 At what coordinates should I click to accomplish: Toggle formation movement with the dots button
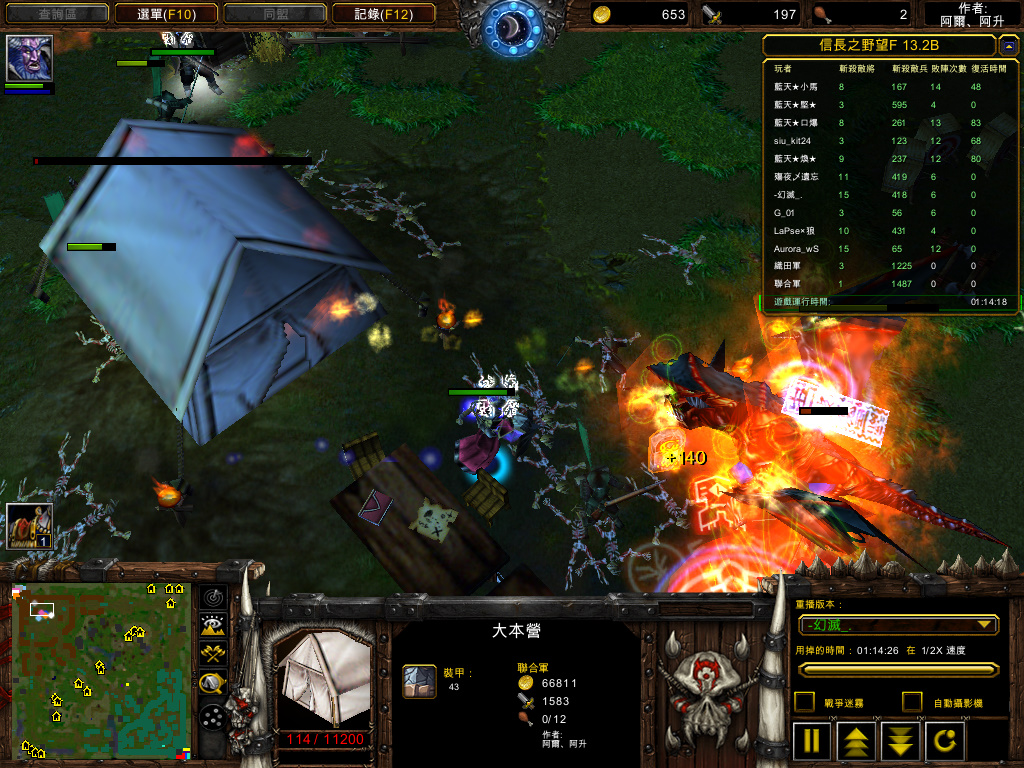(212, 716)
